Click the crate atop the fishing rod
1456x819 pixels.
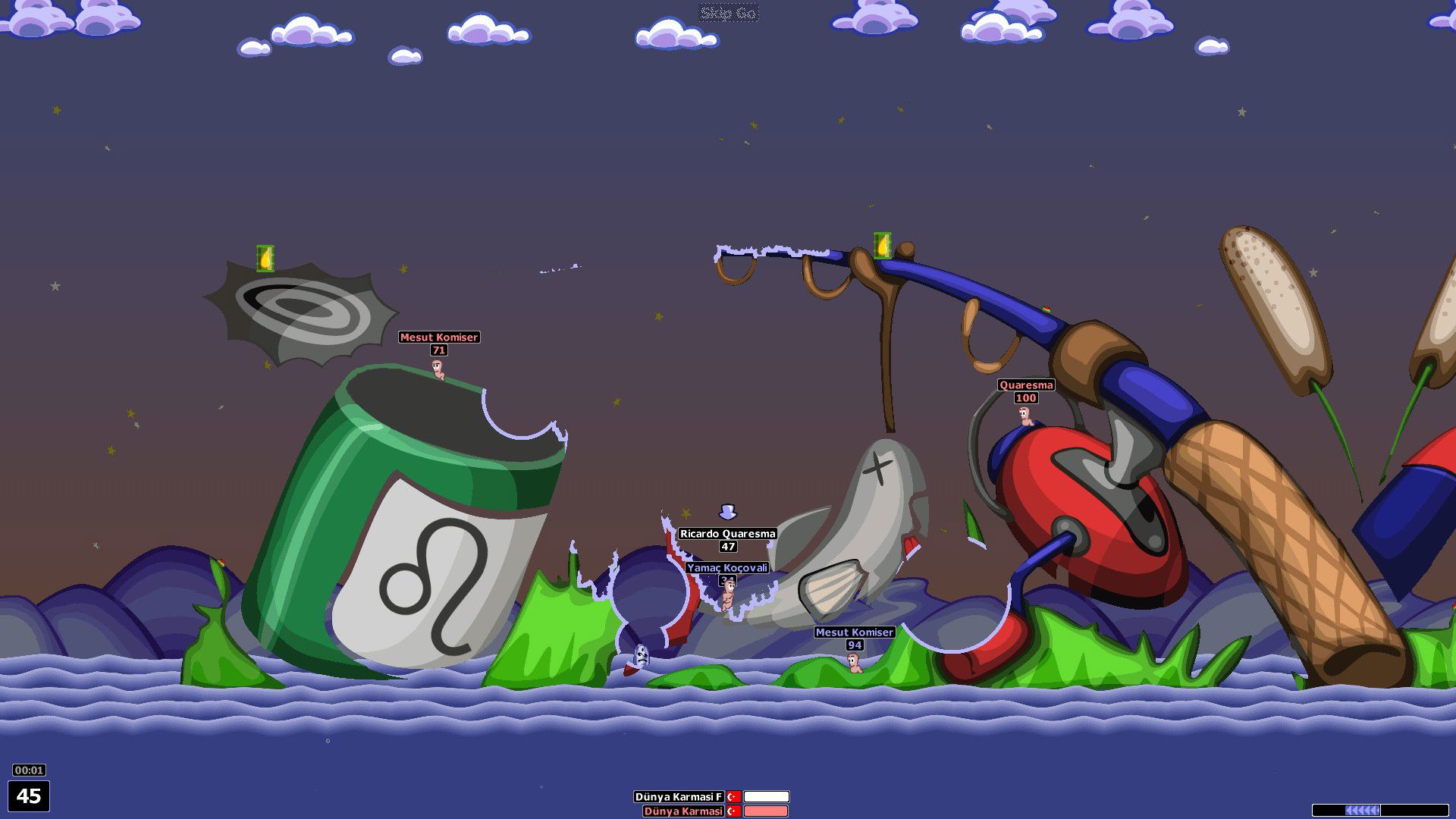(x=881, y=246)
